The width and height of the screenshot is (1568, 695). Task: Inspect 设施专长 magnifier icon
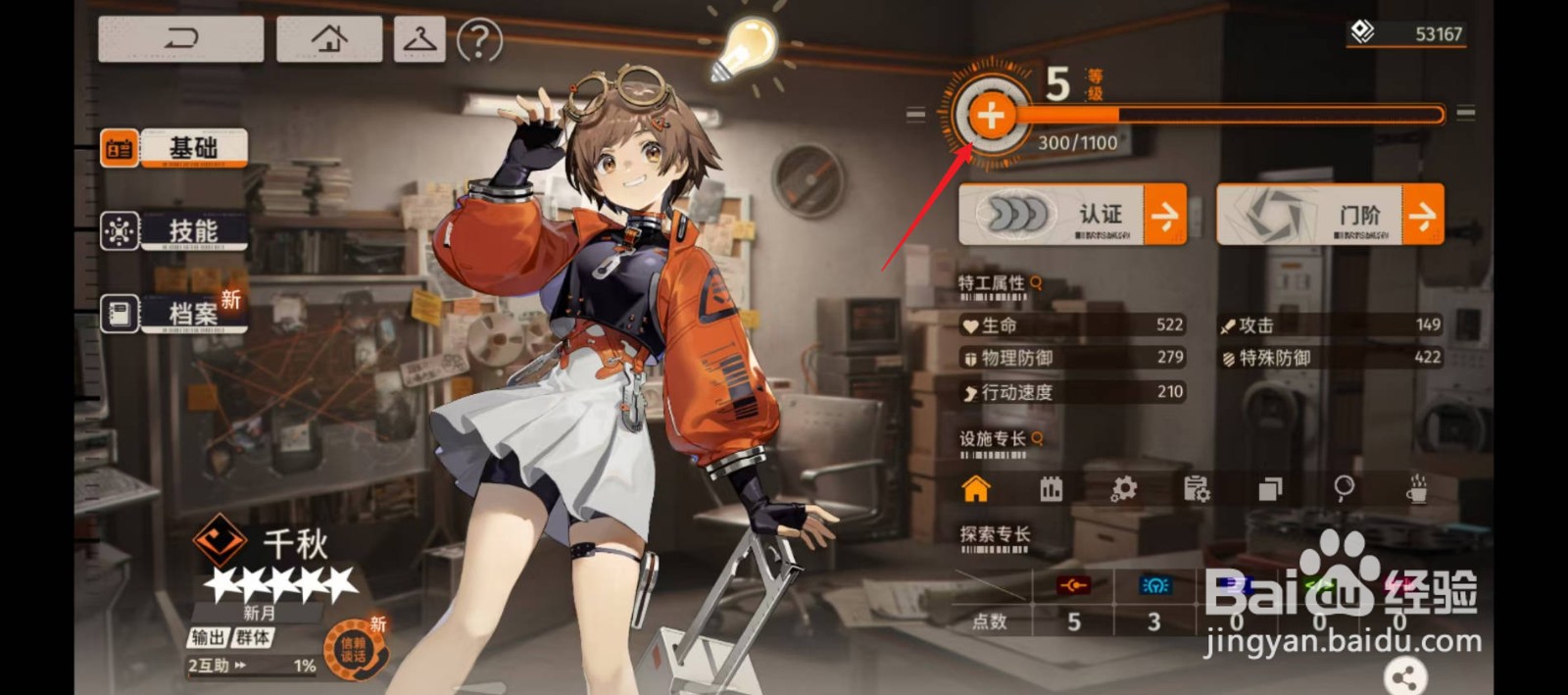coord(1037,438)
